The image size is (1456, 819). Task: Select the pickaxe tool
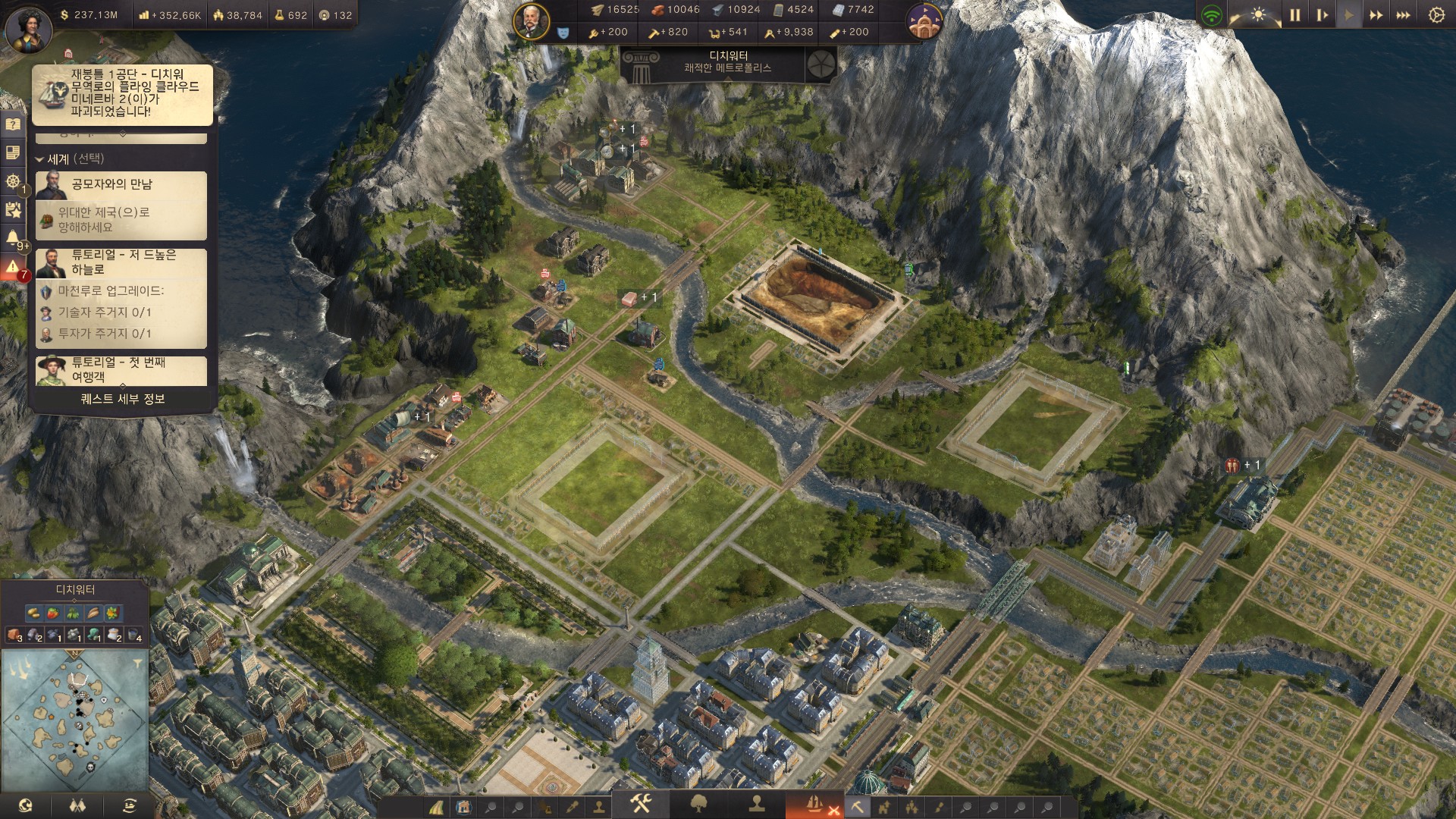click(x=857, y=807)
